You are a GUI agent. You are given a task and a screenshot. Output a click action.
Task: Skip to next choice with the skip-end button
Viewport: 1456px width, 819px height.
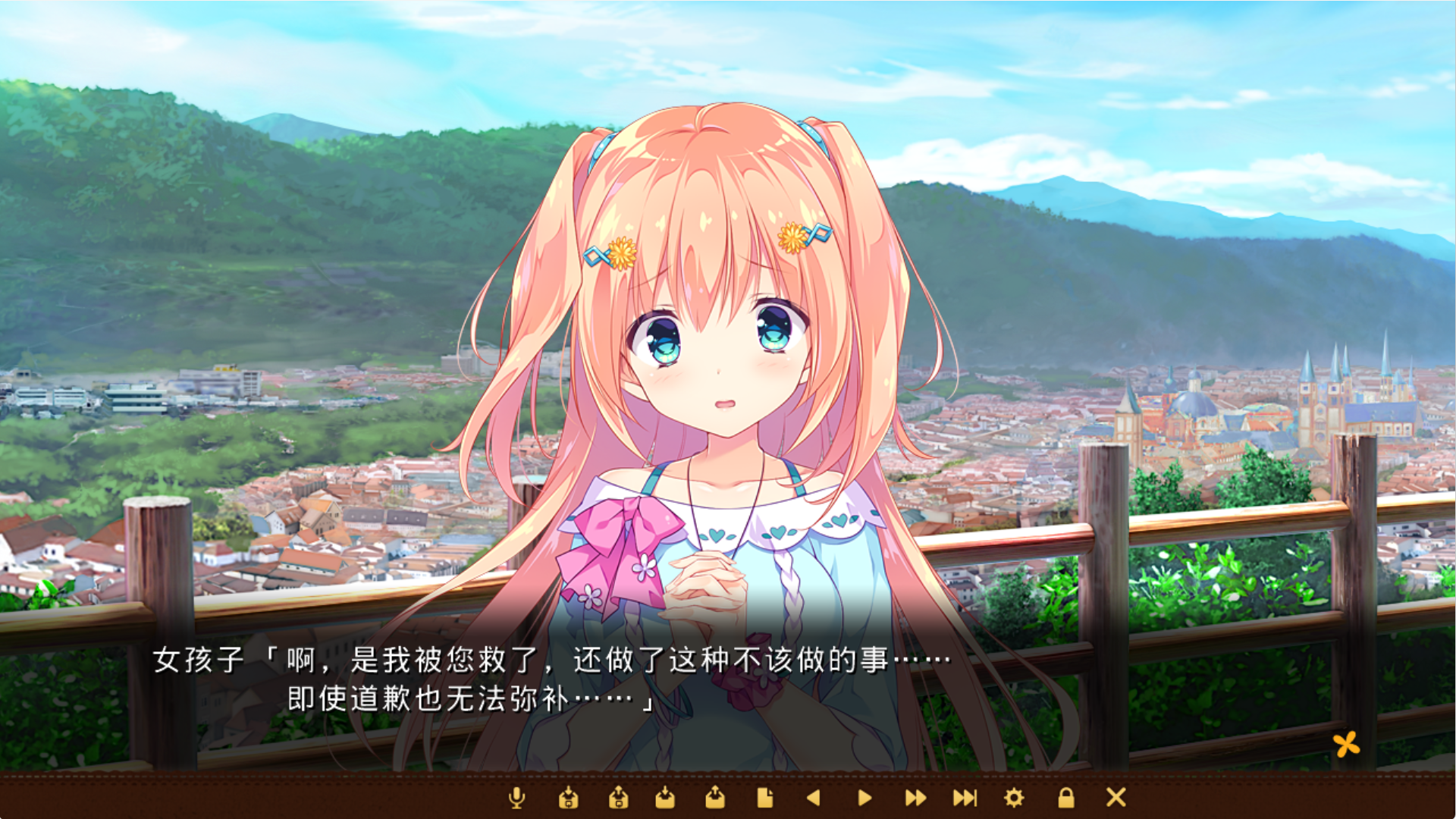(965, 798)
